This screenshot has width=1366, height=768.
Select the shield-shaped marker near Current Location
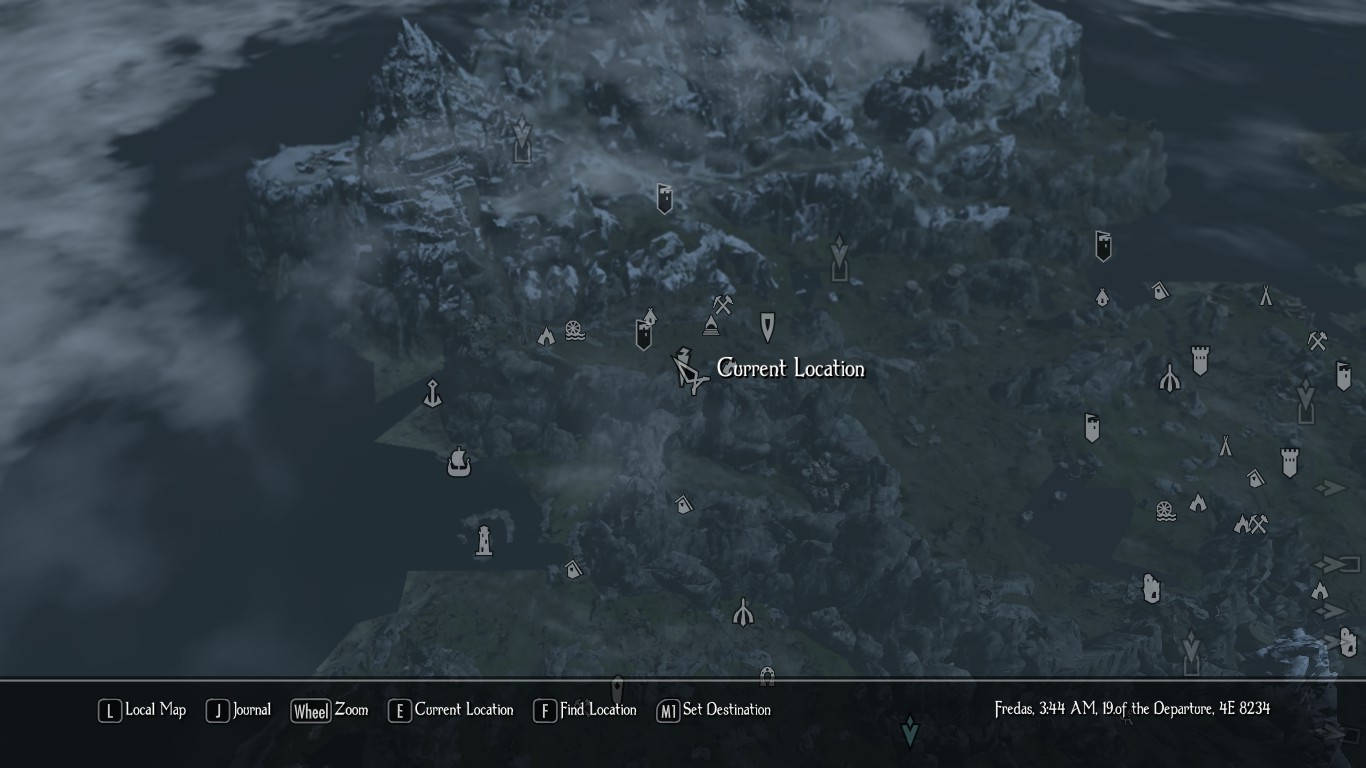tap(767, 326)
